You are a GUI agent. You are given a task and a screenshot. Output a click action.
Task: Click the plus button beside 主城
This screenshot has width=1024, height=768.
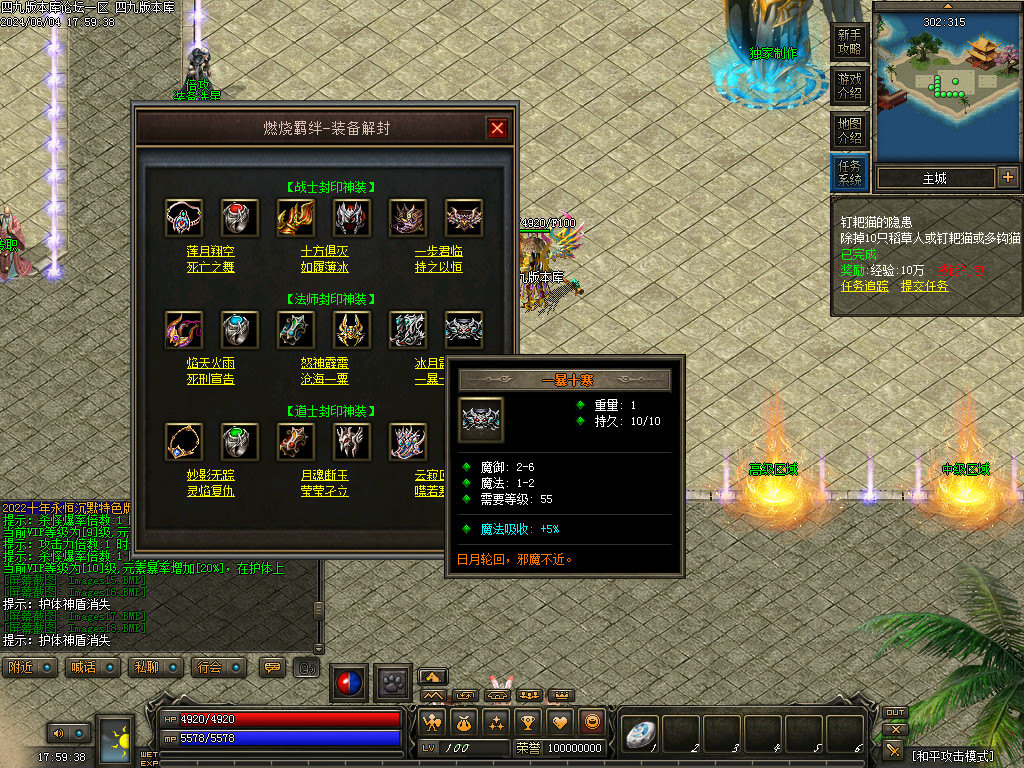point(1007,178)
